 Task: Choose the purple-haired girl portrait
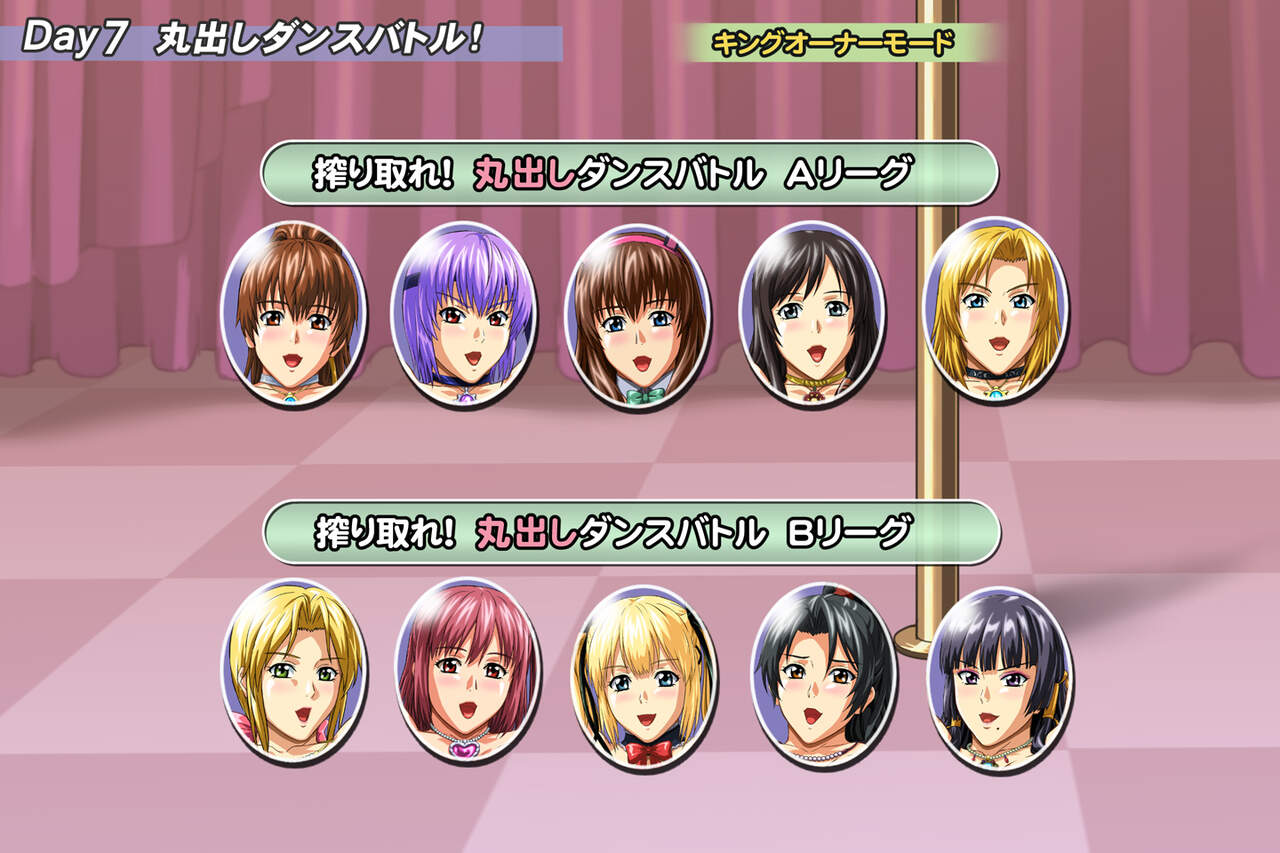pyautogui.click(x=463, y=313)
